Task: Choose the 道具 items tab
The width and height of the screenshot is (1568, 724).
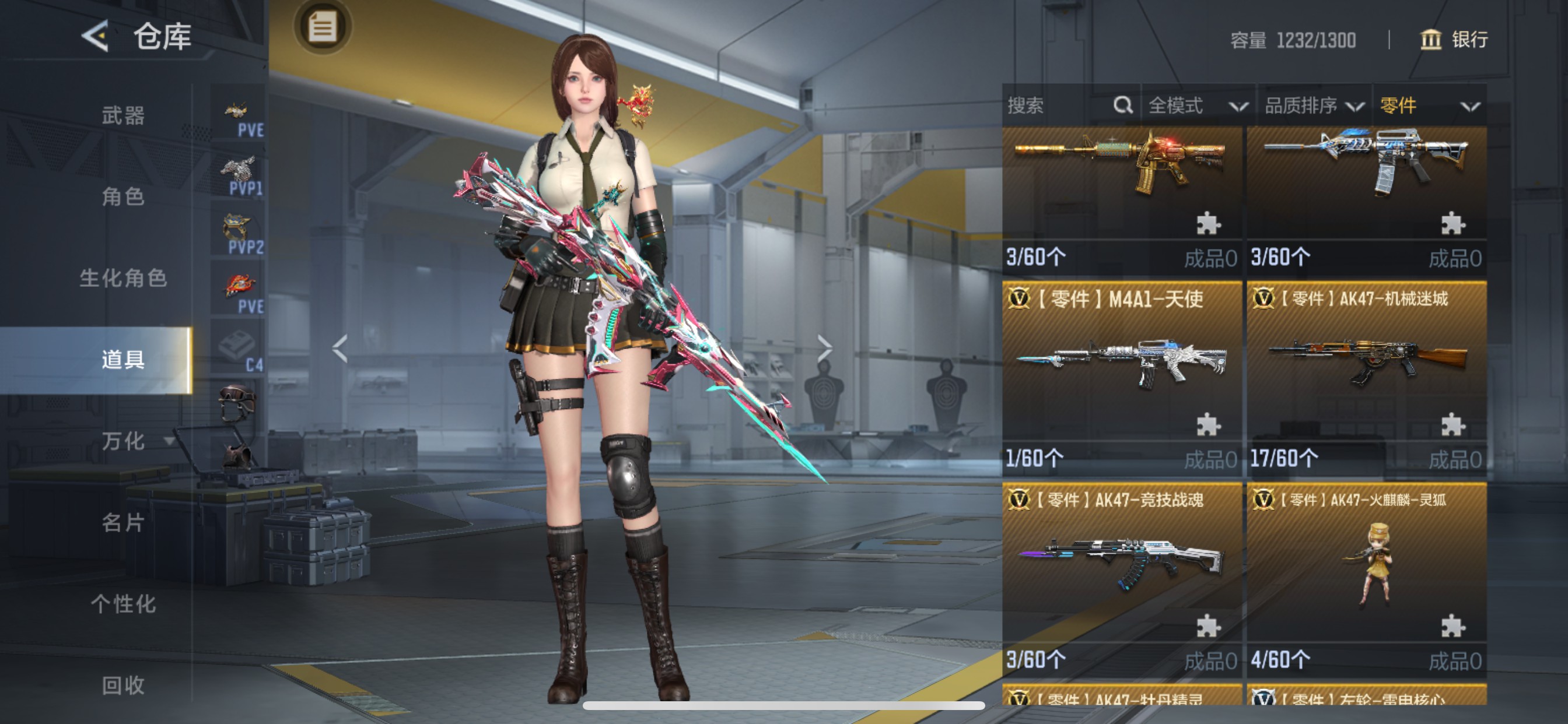Action: tap(123, 360)
